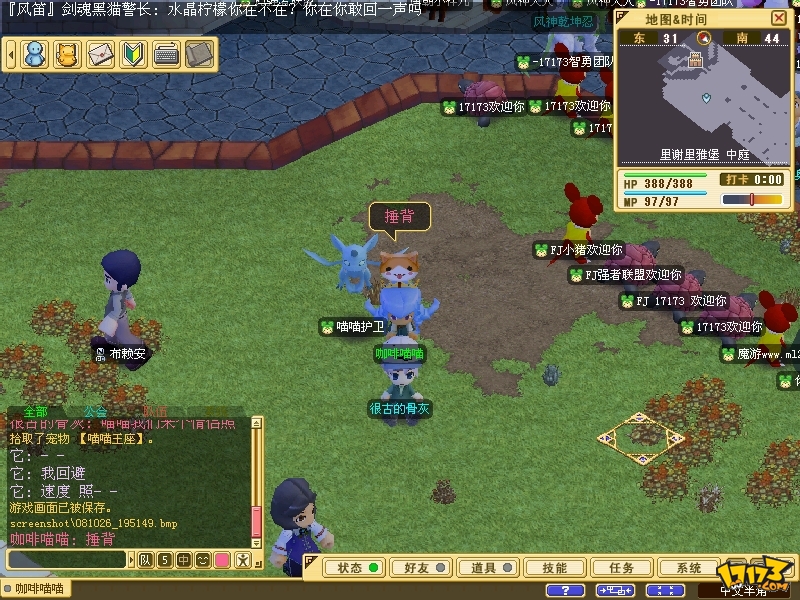
Task: Open the 道具 items inventory
Action: (491, 568)
